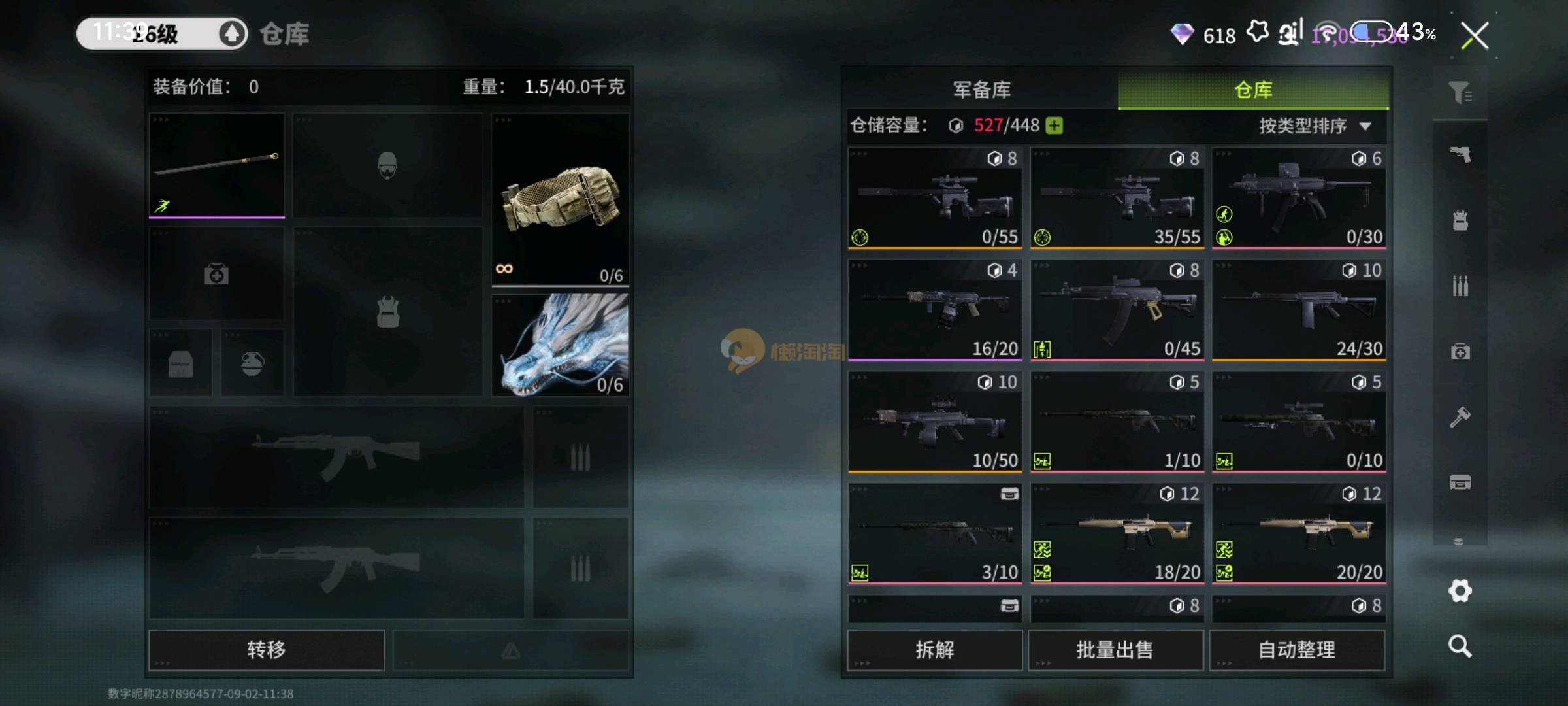Select the tan rifle with 18/20 ammo

[1117, 533]
